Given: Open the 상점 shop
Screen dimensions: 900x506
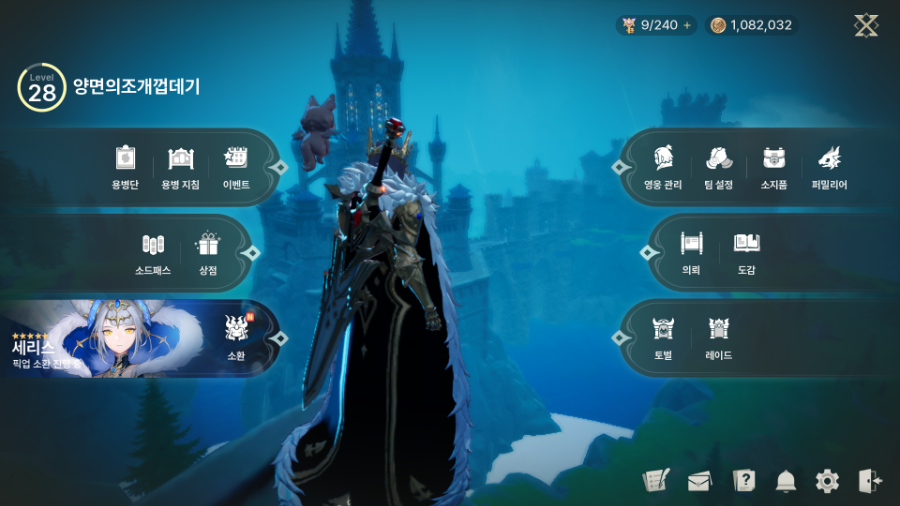Looking at the screenshot, I should pyautogui.click(x=207, y=252).
